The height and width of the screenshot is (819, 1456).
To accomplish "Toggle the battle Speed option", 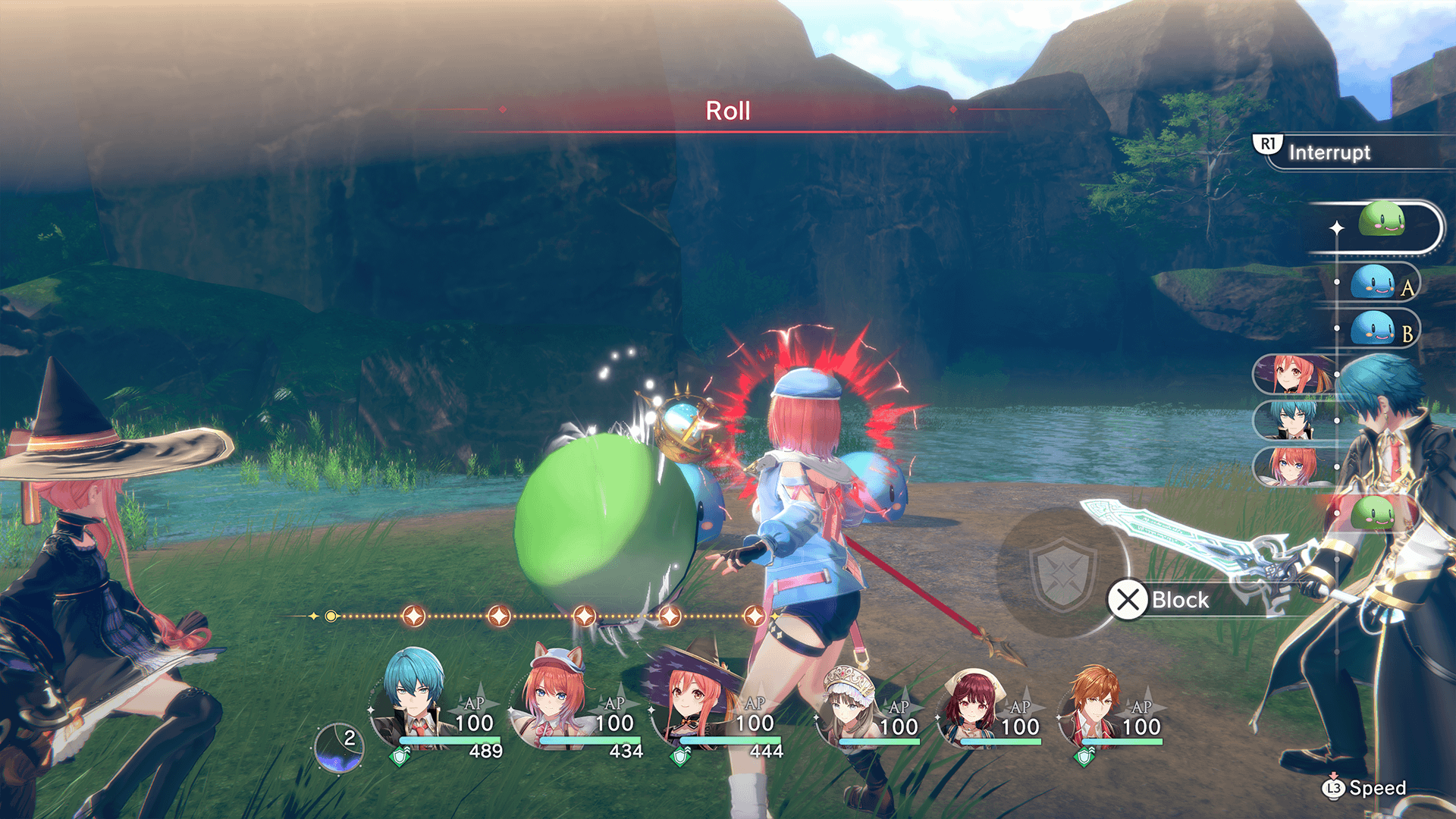I will 1365,789.
